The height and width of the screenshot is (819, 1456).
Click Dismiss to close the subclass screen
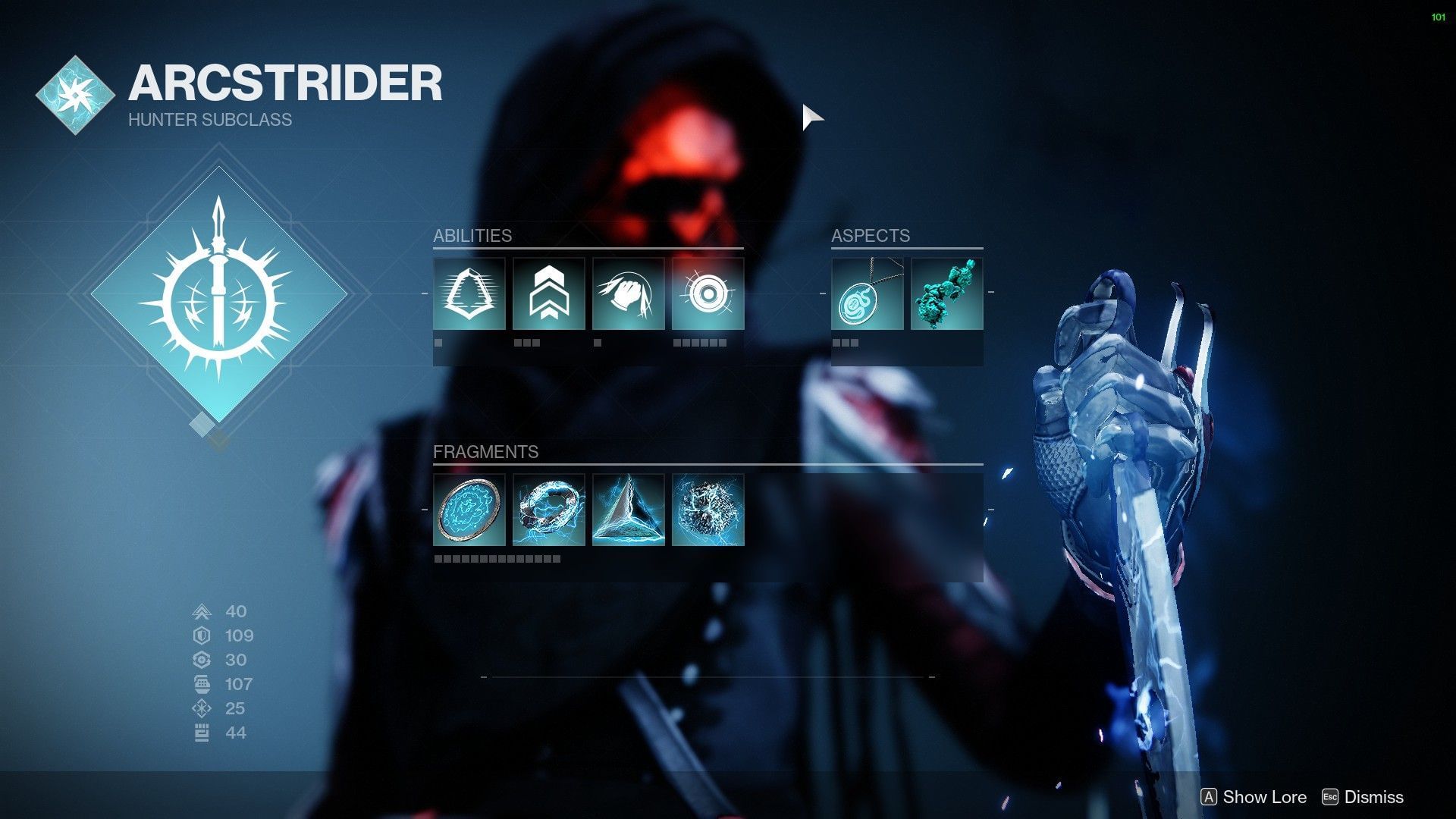[x=1371, y=797]
